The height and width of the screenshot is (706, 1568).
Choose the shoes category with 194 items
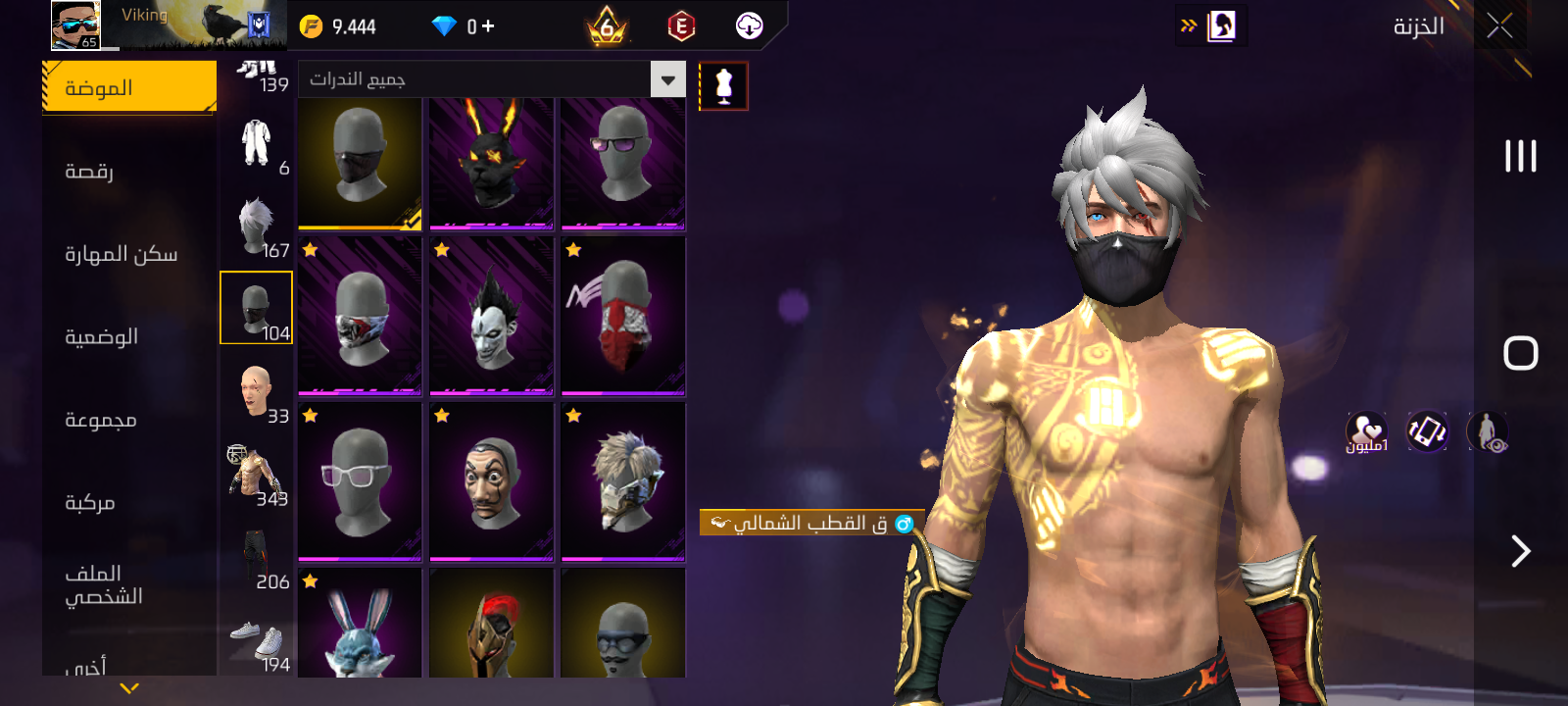[x=257, y=642]
